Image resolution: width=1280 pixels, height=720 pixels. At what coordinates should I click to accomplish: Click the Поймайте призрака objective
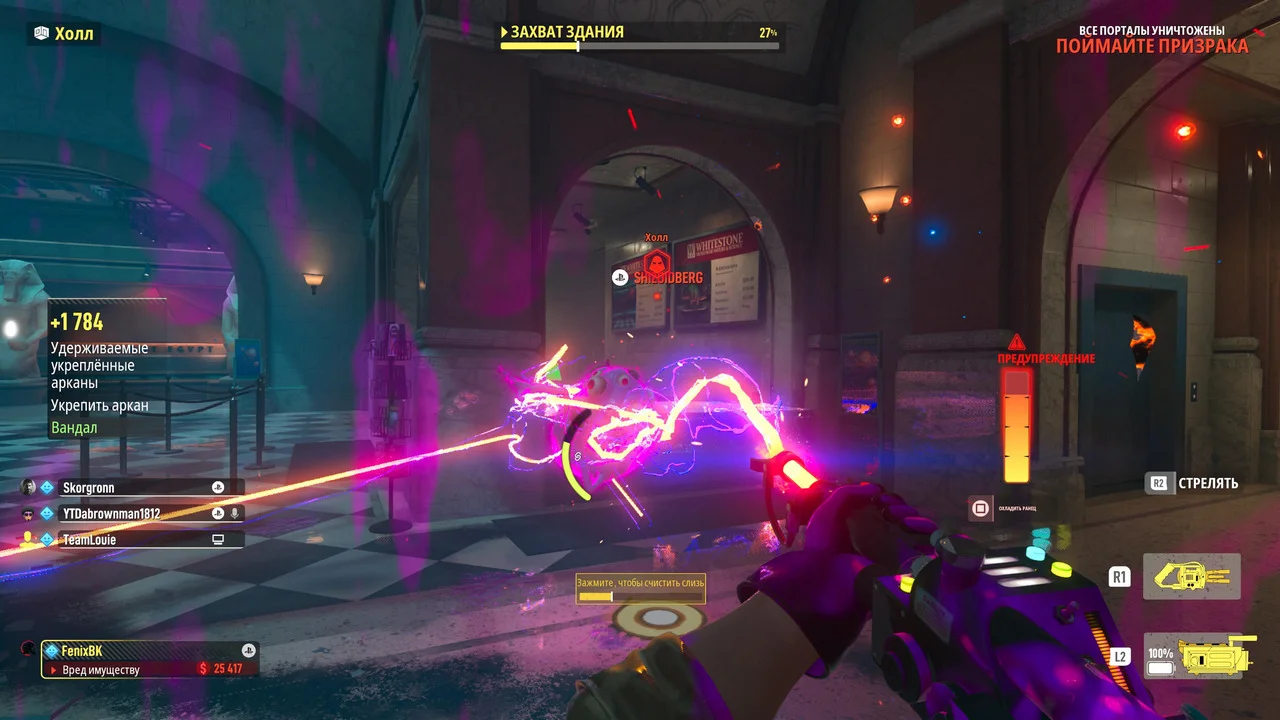click(1151, 46)
